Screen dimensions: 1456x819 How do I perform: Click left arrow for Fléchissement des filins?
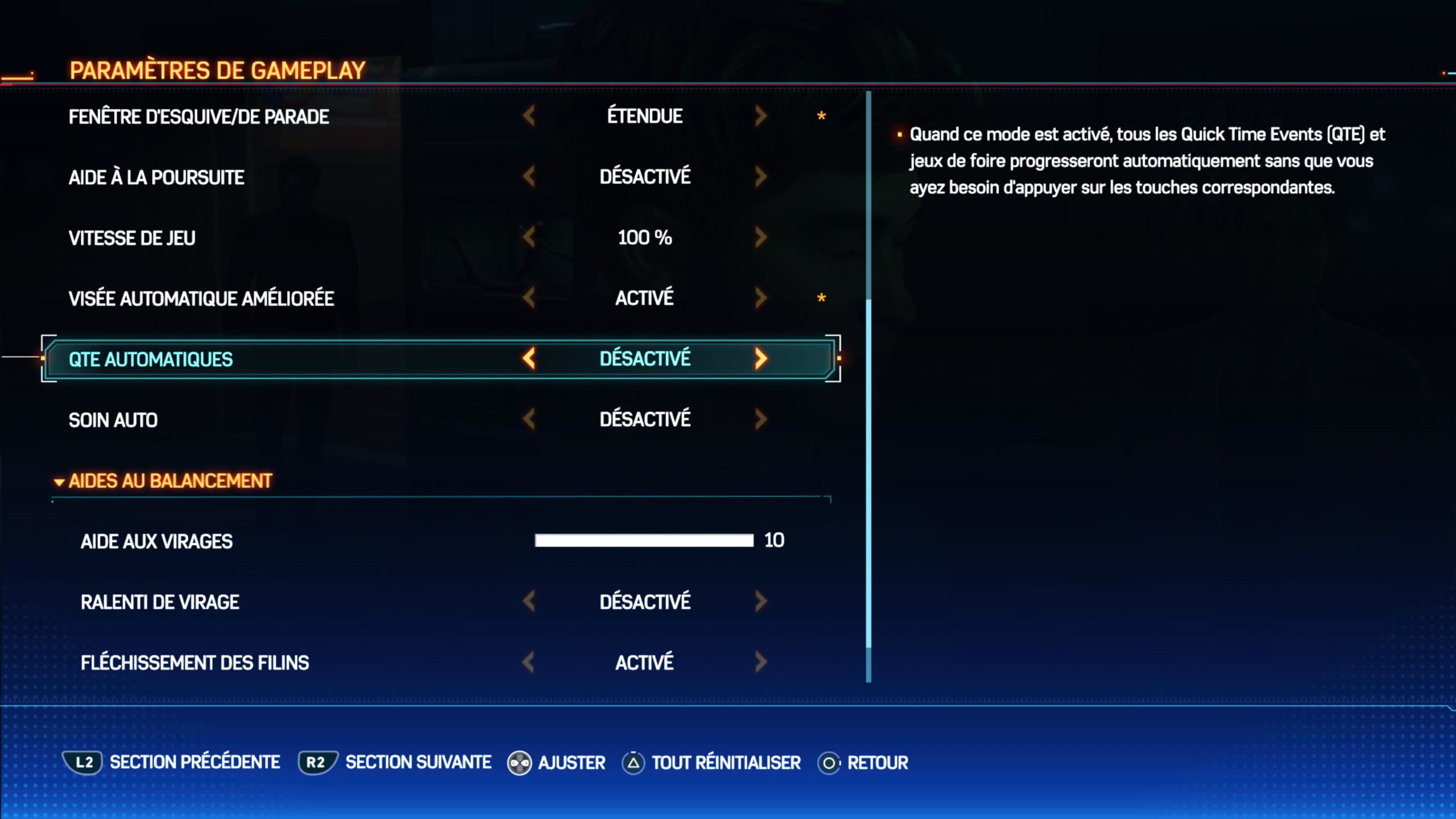click(x=529, y=662)
